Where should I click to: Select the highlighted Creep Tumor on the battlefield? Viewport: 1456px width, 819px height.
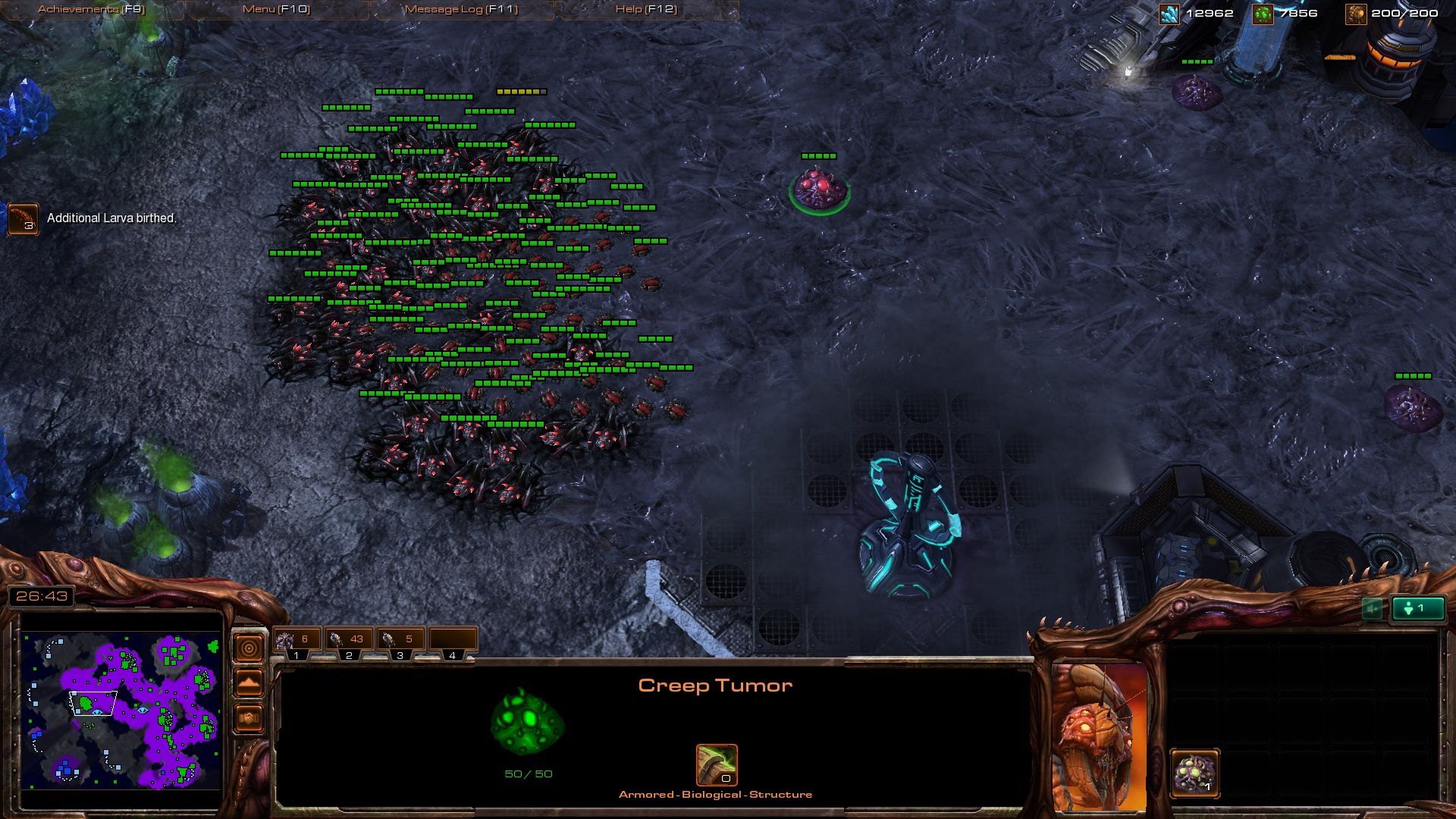(x=819, y=189)
